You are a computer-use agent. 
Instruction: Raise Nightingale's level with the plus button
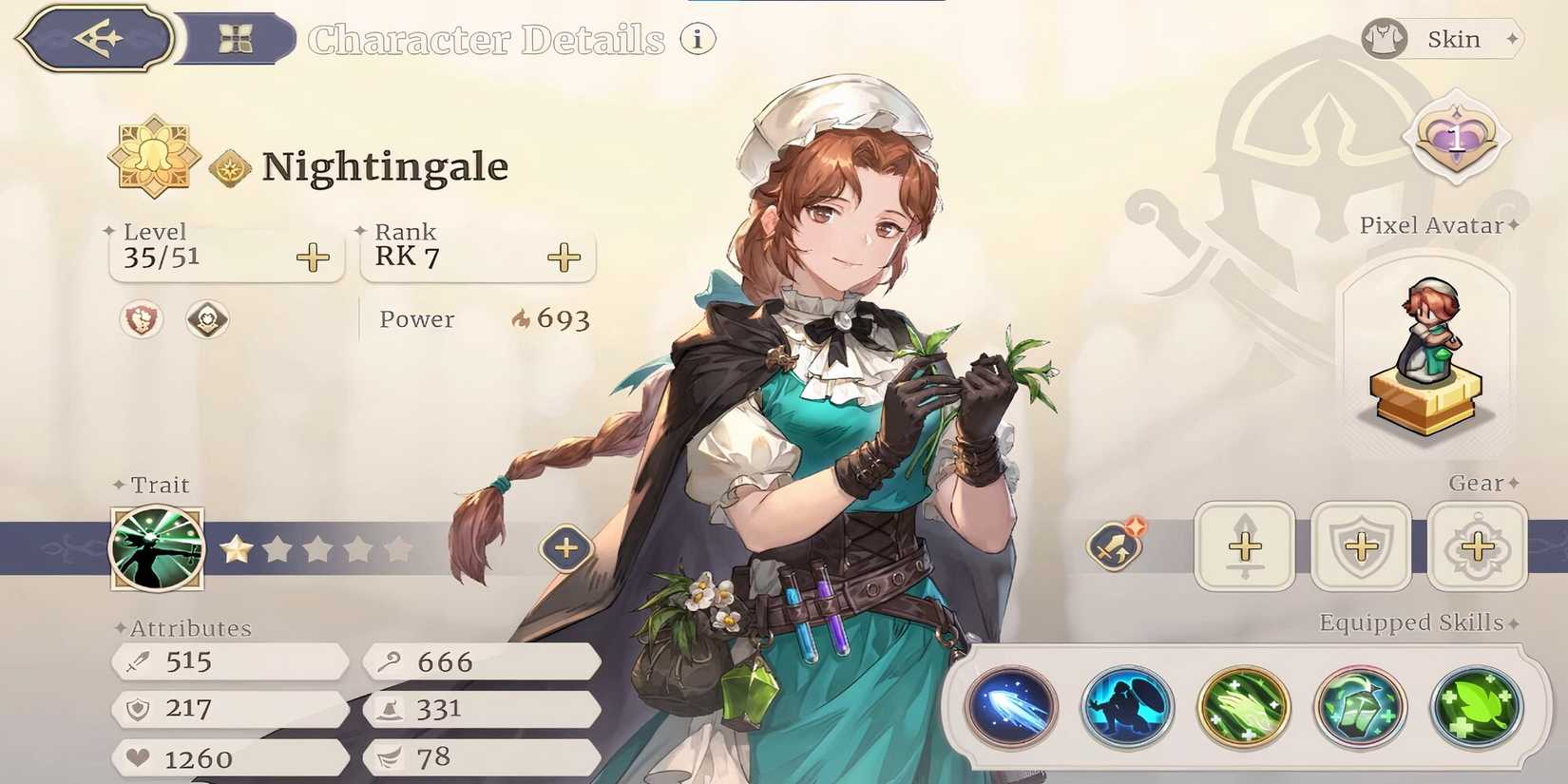pos(312,257)
